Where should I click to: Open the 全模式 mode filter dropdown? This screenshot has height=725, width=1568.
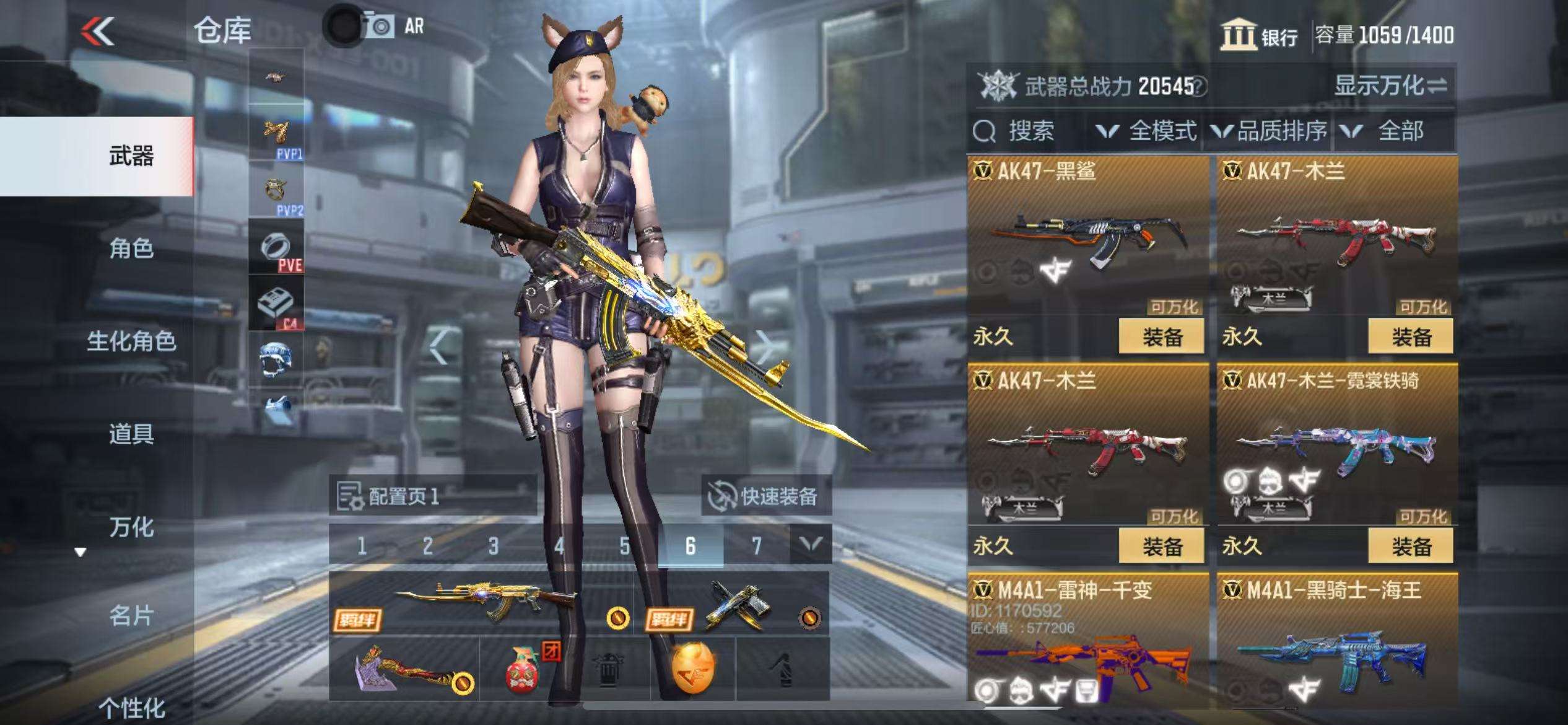click(x=1146, y=131)
